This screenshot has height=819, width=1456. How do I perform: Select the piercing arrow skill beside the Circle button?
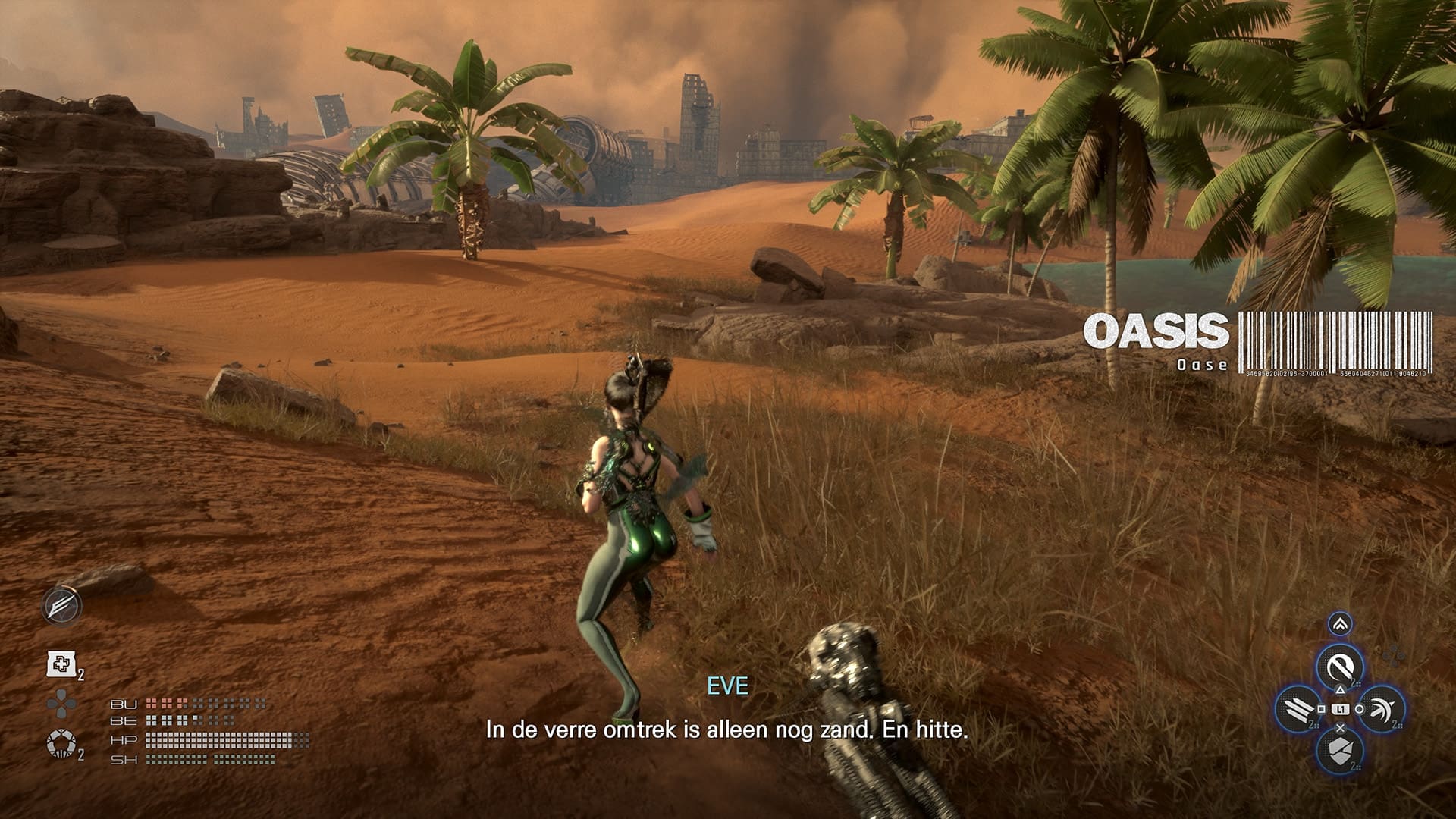(1382, 711)
